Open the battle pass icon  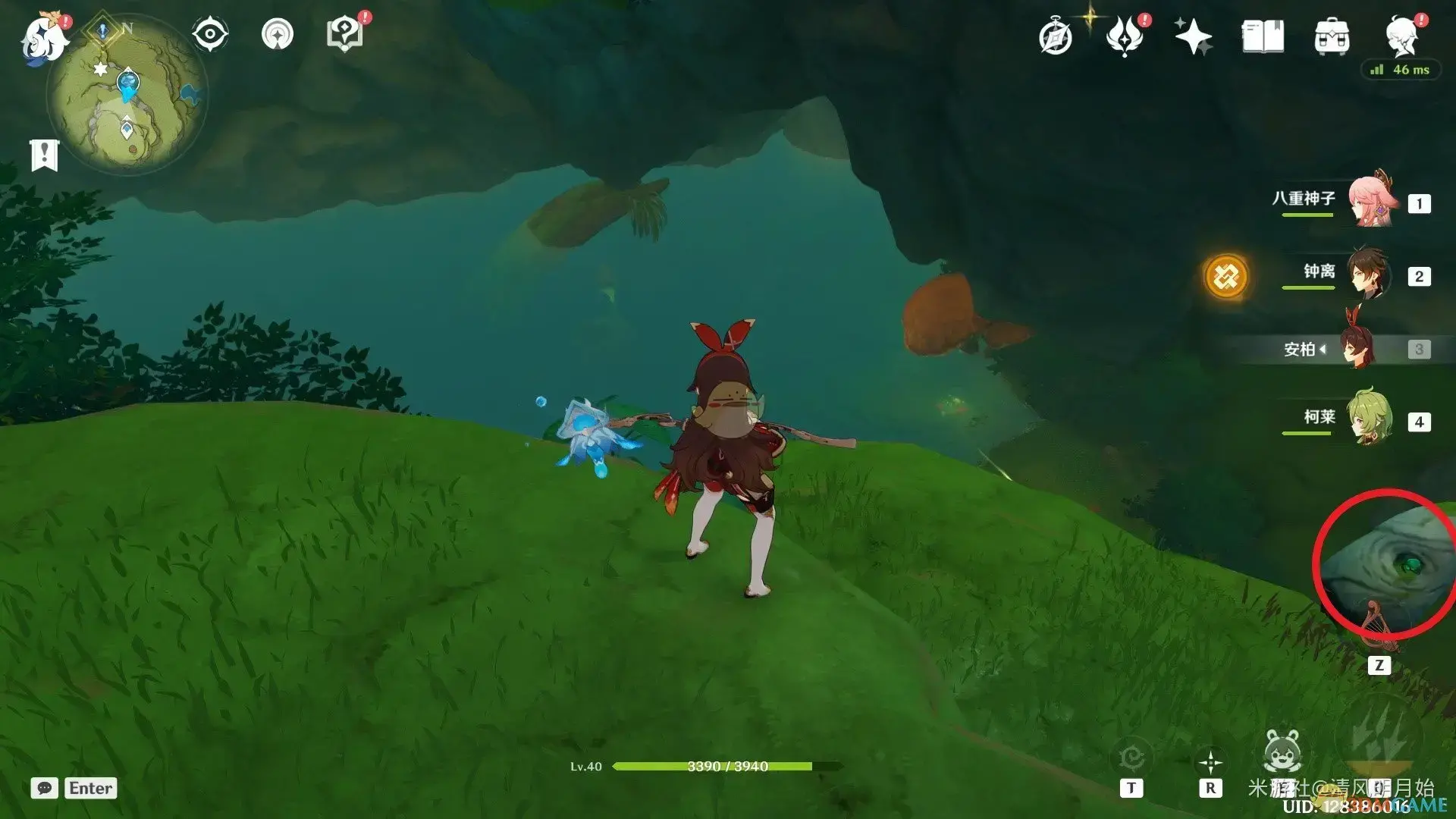tap(1125, 36)
